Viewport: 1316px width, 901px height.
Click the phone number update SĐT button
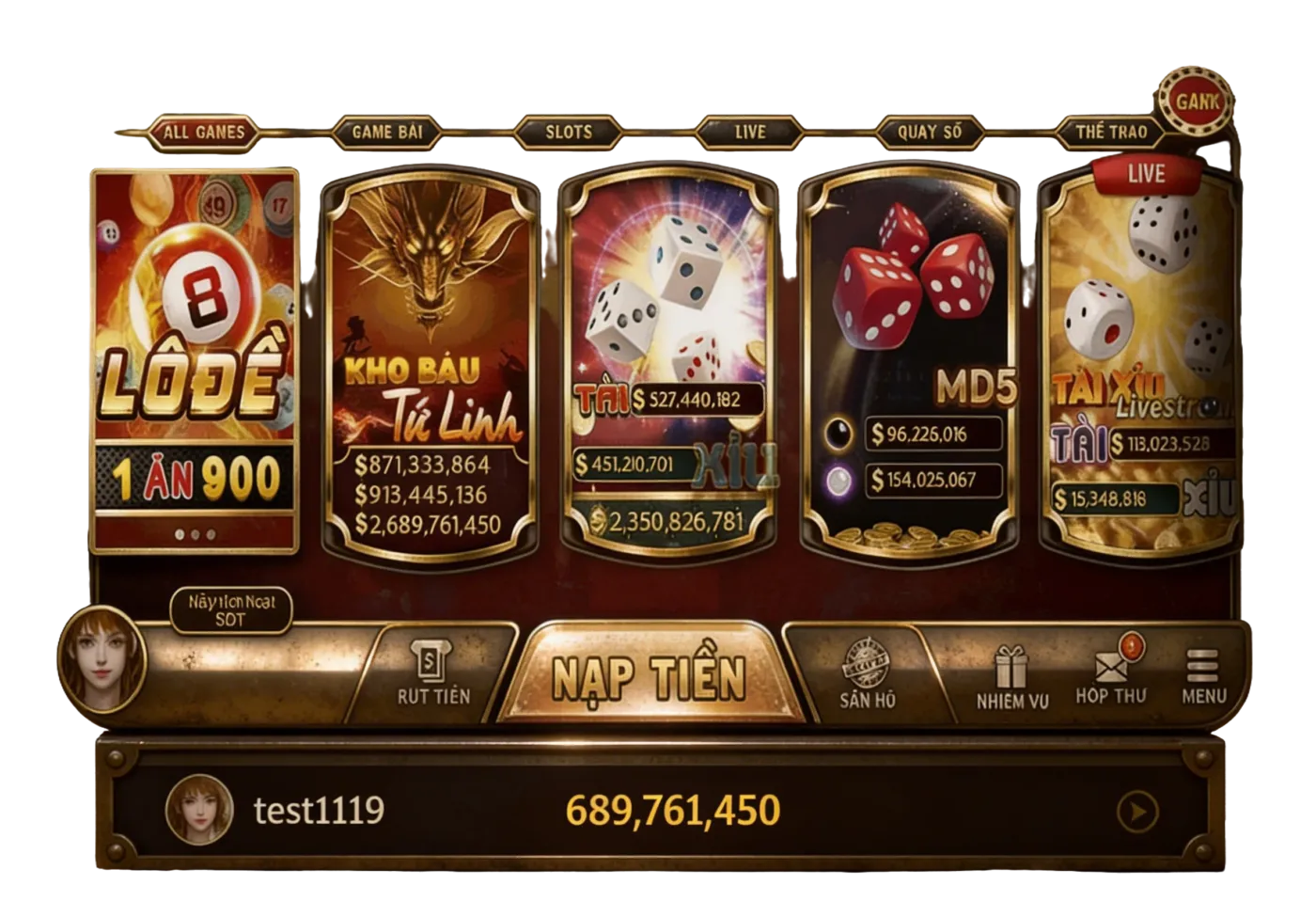pyautogui.click(x=230, y=609)
